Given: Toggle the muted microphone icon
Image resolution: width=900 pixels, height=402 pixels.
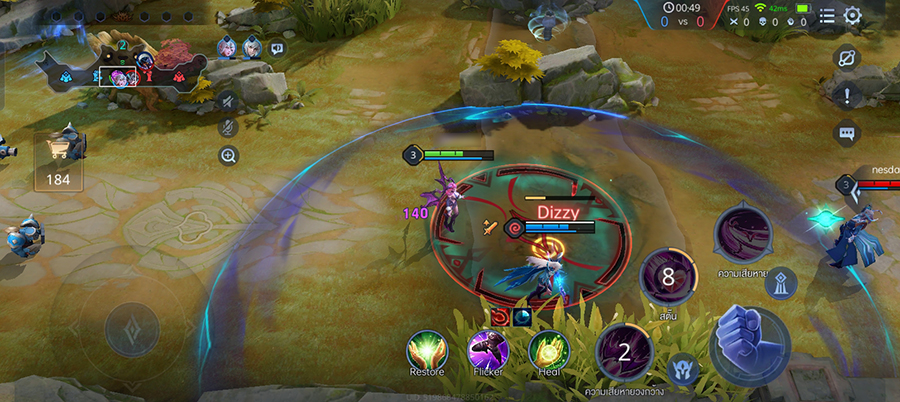Looking at the screenshot, I should click(x=229, y=127).
